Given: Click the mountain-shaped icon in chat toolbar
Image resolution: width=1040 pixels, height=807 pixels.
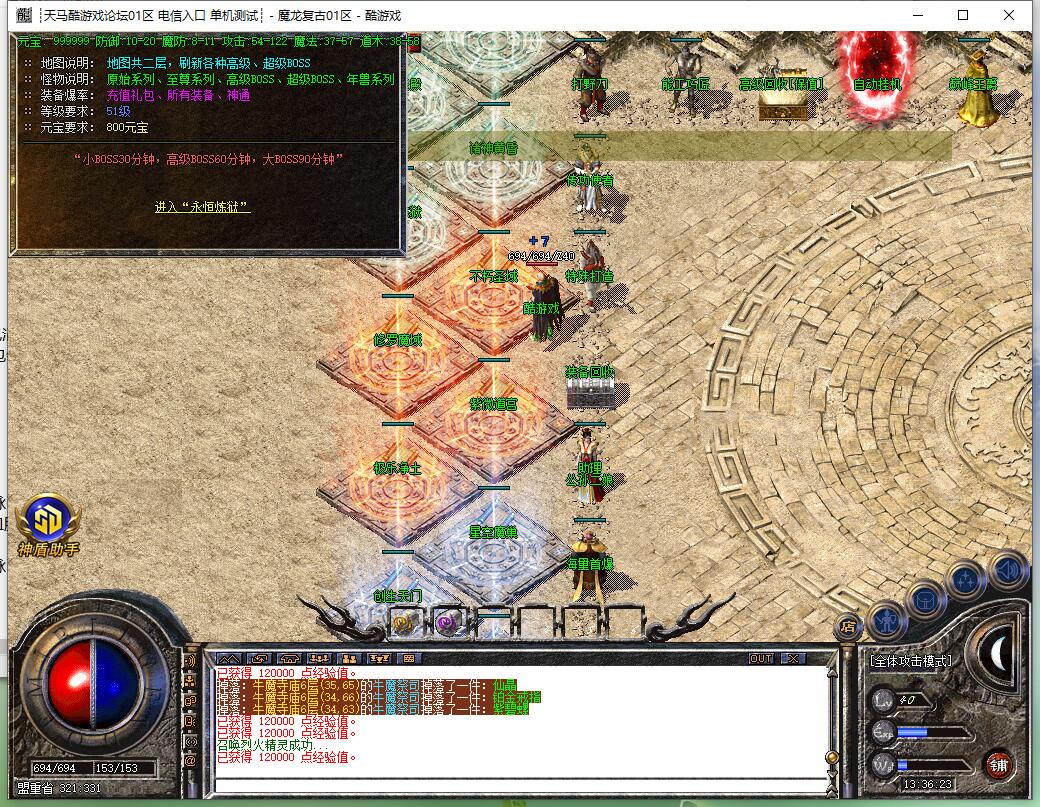Looking at the screenshot, I should pos(231,659).
